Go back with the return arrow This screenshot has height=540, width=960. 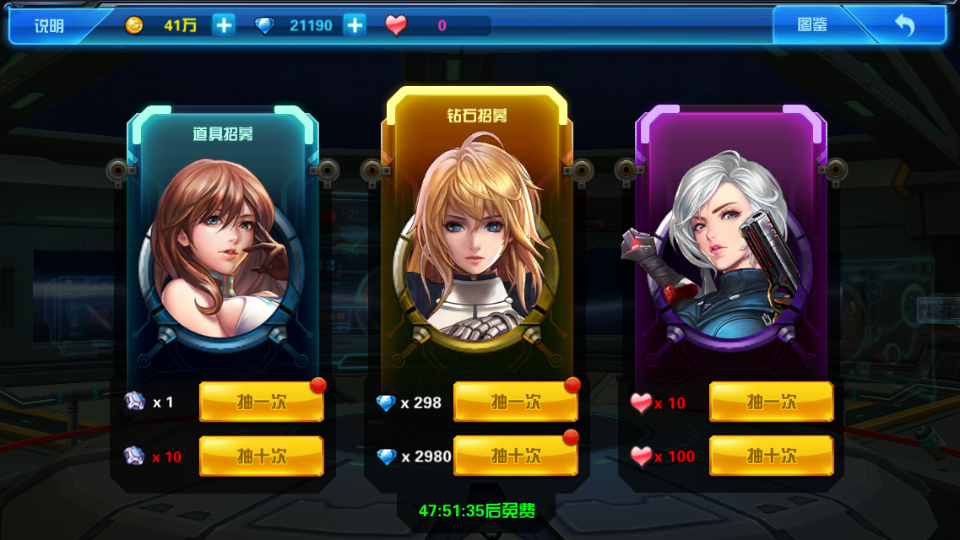click(904, 26)
